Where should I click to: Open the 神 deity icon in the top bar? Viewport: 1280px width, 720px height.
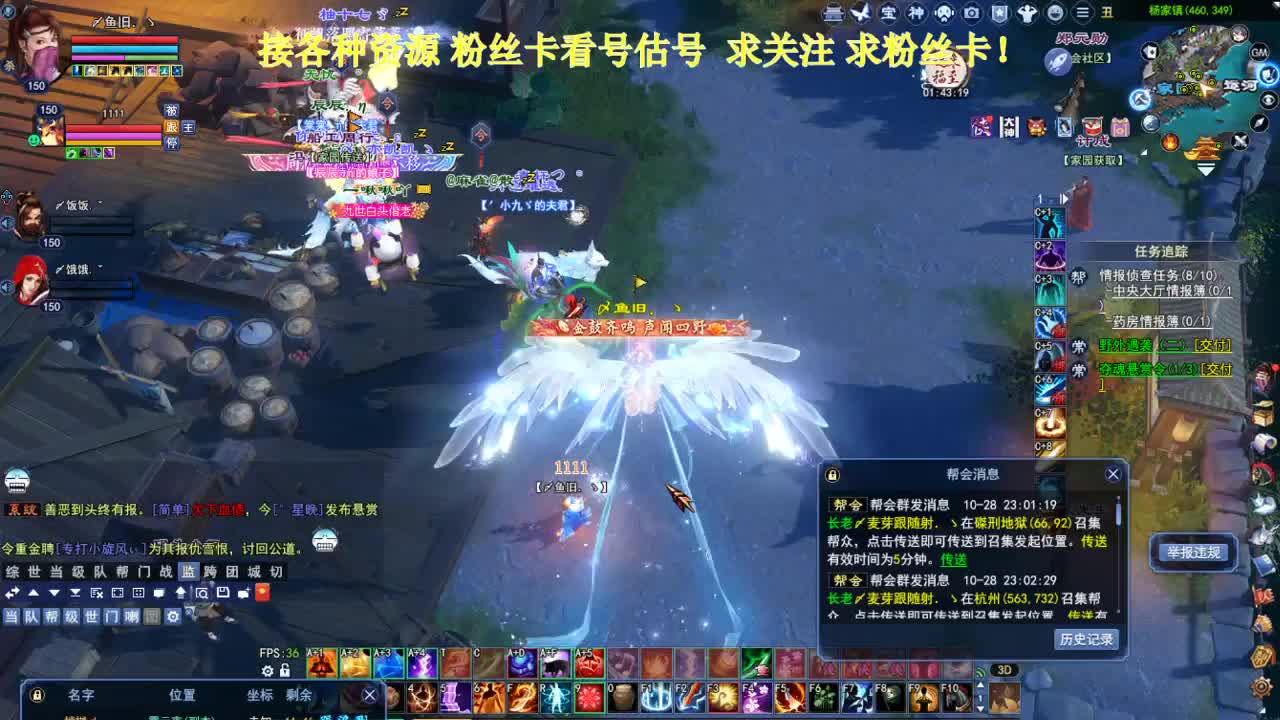(916, 13)
